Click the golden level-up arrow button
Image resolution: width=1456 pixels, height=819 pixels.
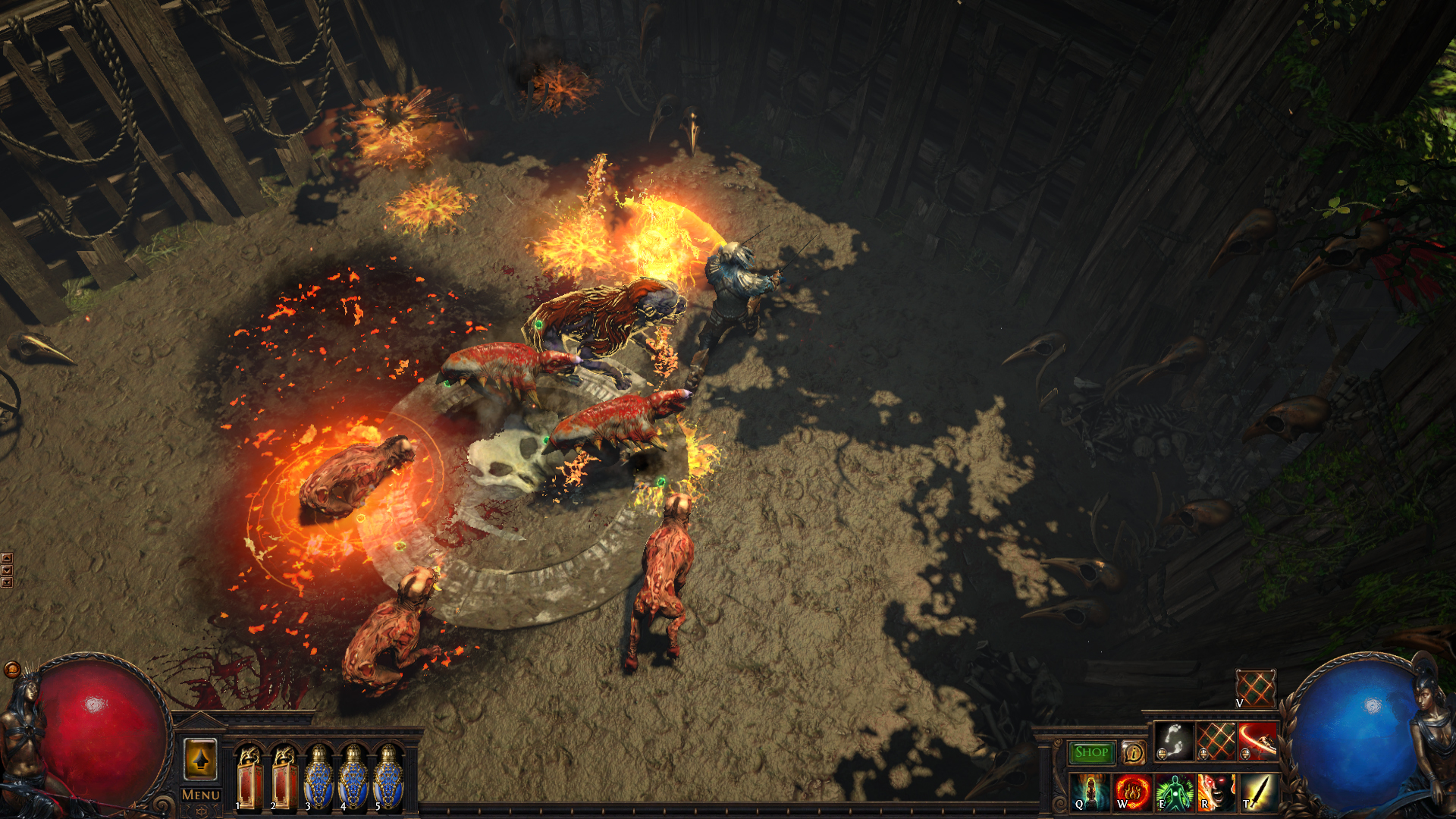coord(200,759)
